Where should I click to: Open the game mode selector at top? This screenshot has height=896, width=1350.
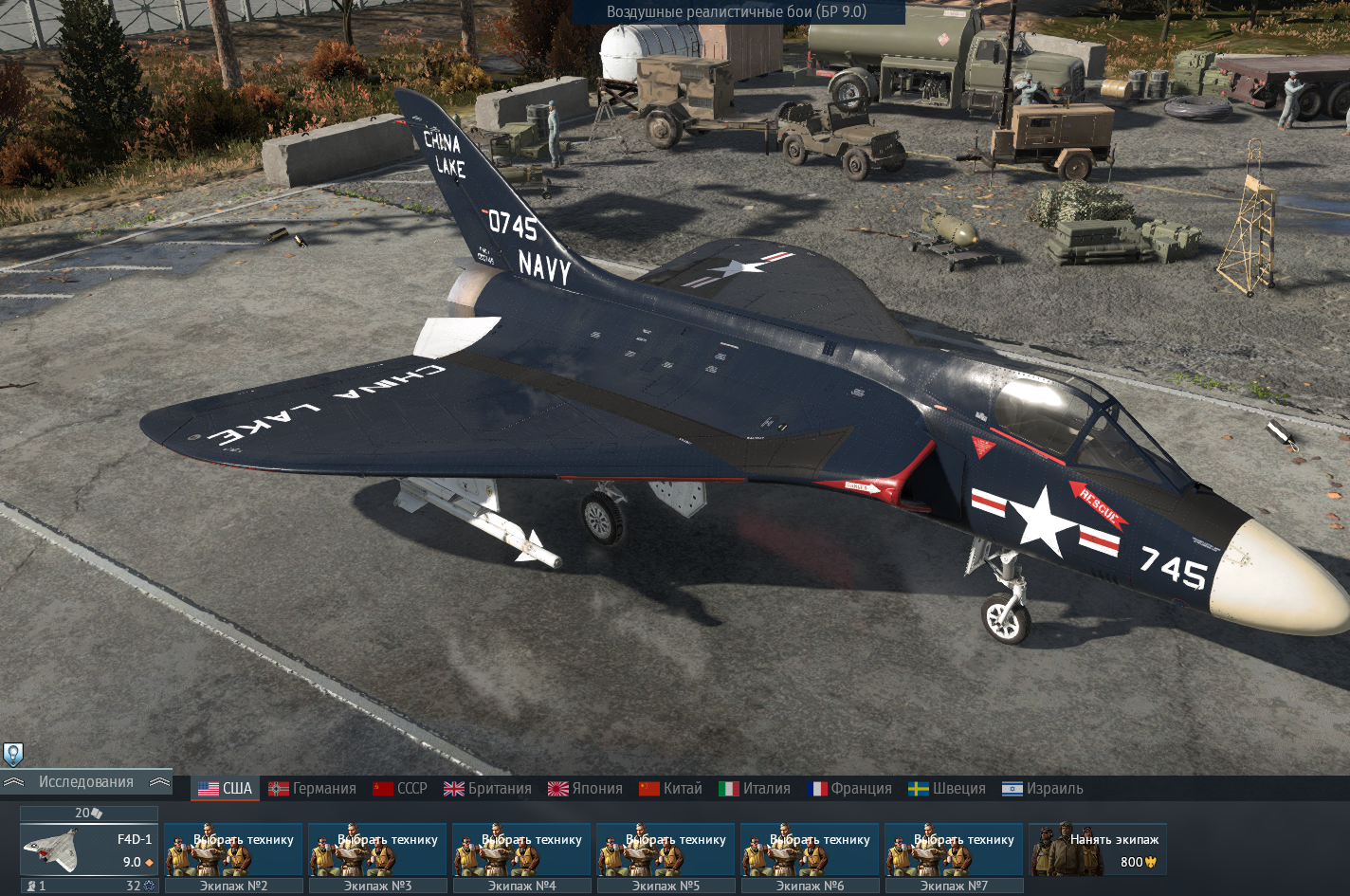coord(737,12)
